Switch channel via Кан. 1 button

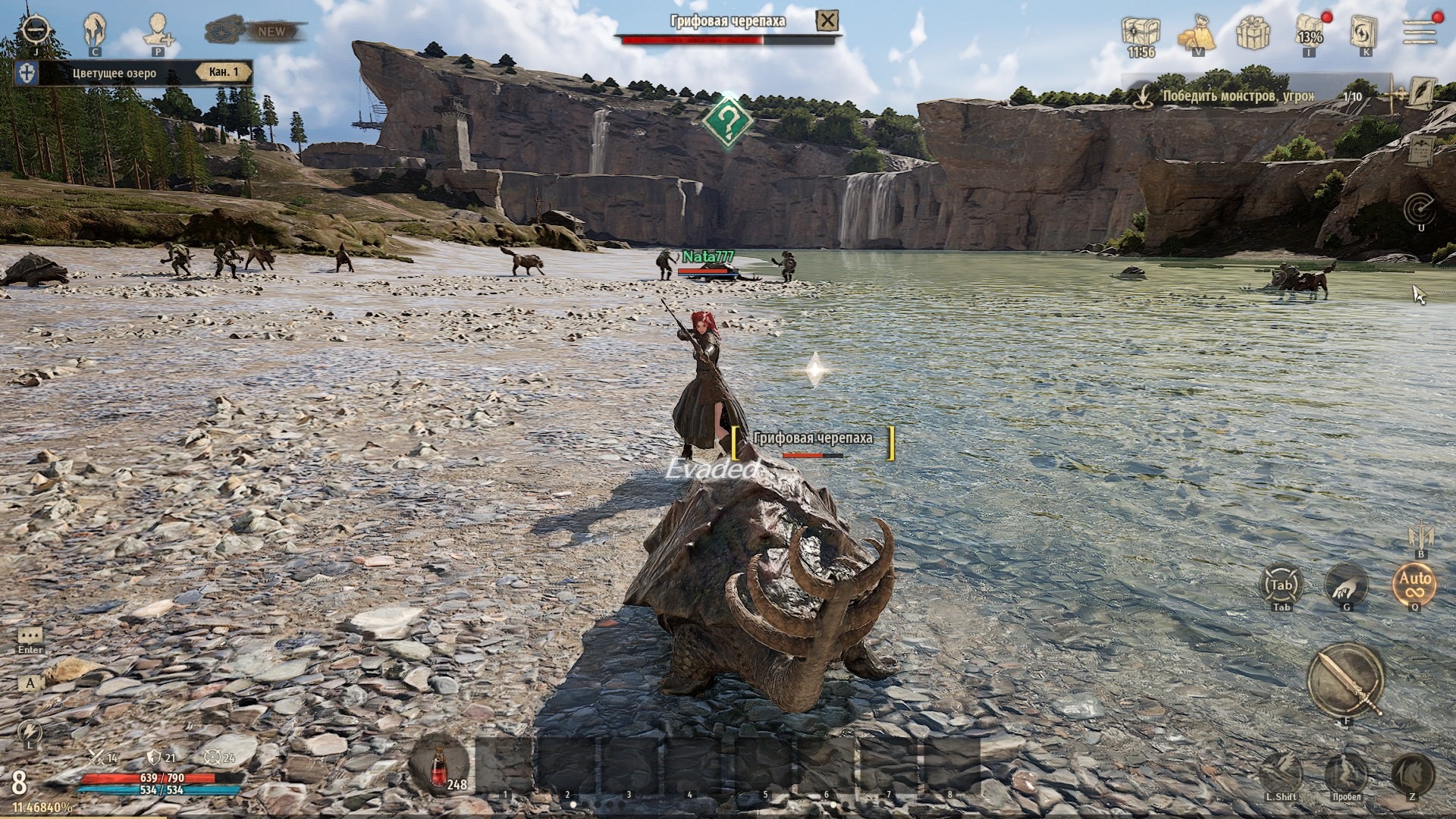224,73
